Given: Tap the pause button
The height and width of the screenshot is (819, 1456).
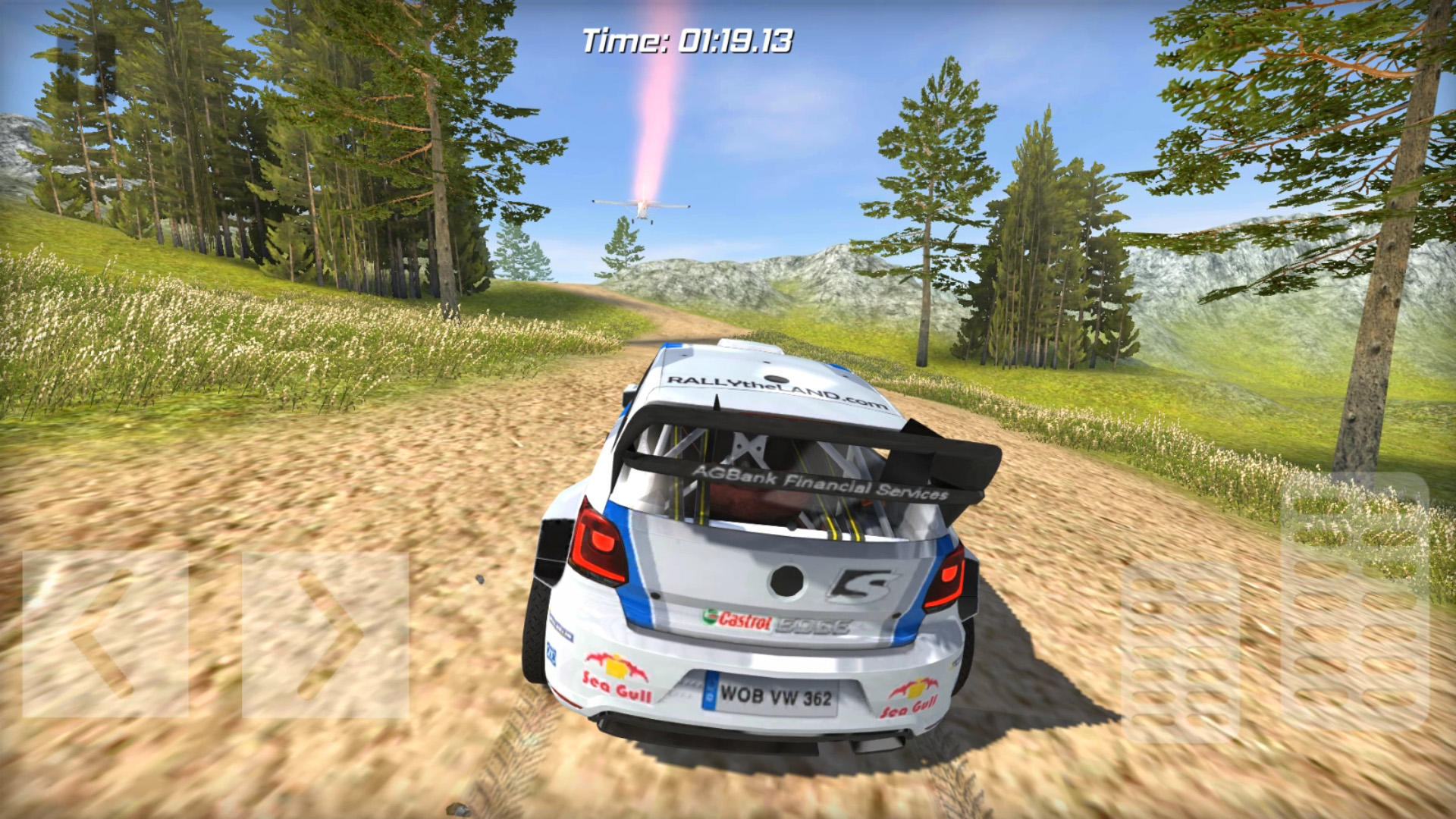Looking at the screenshot, I should coord(86,67).
